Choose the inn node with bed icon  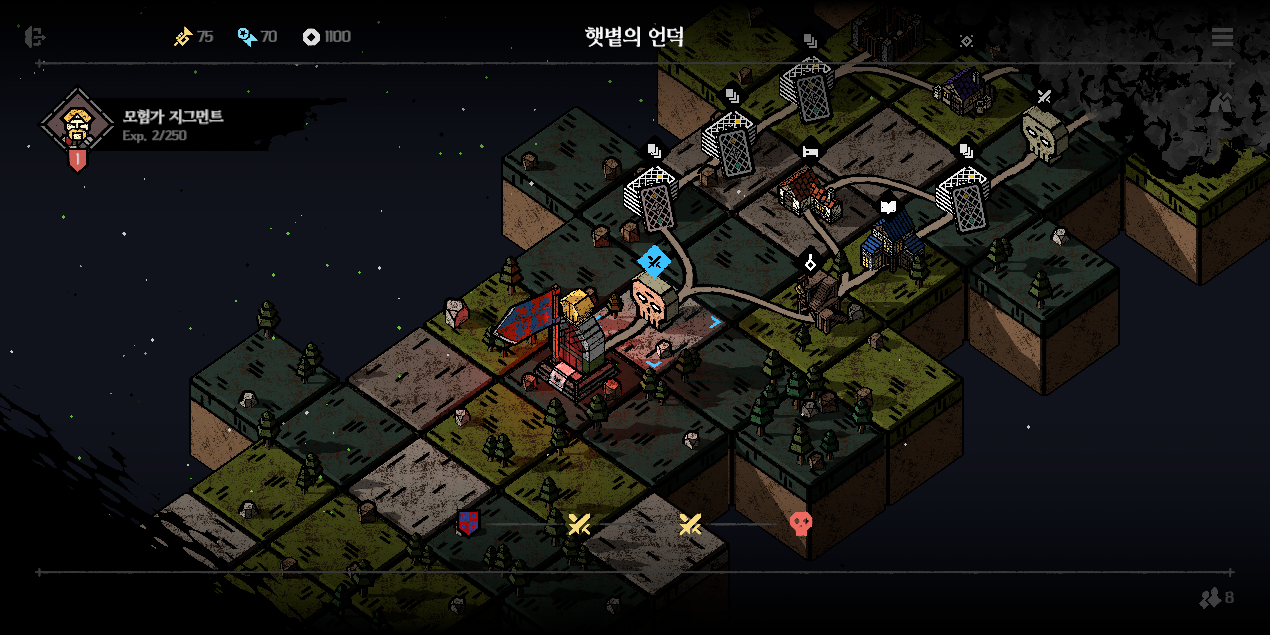point(809,190)
